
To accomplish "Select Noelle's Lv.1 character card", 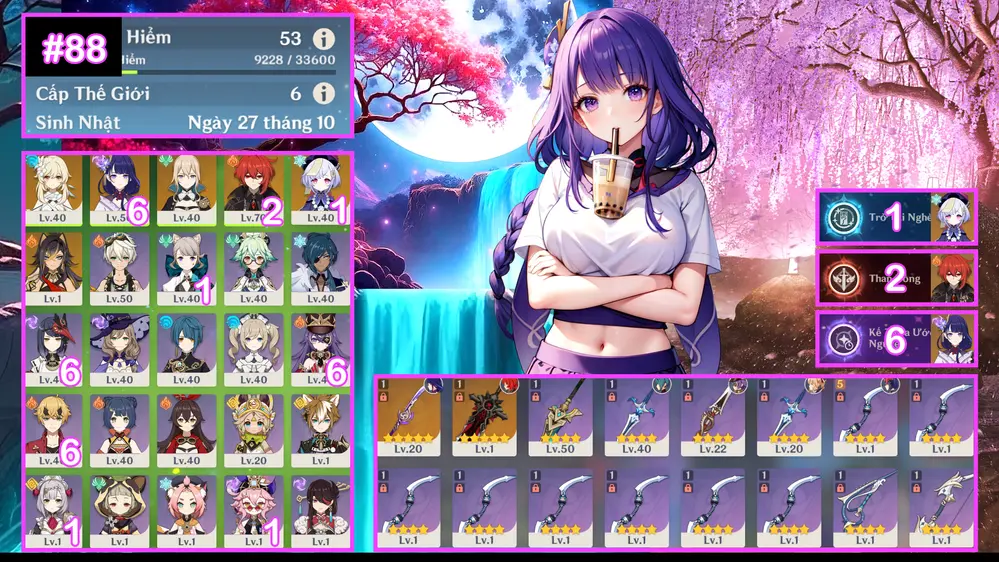I will 54,508.
